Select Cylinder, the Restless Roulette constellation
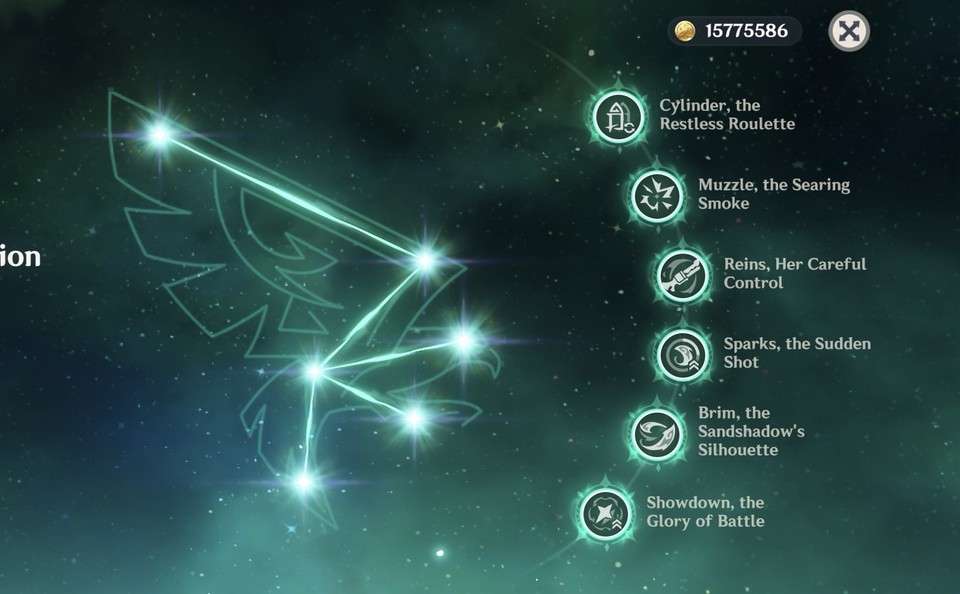The width and height of the screenshot is (960, 594). (x=619, y=116)
